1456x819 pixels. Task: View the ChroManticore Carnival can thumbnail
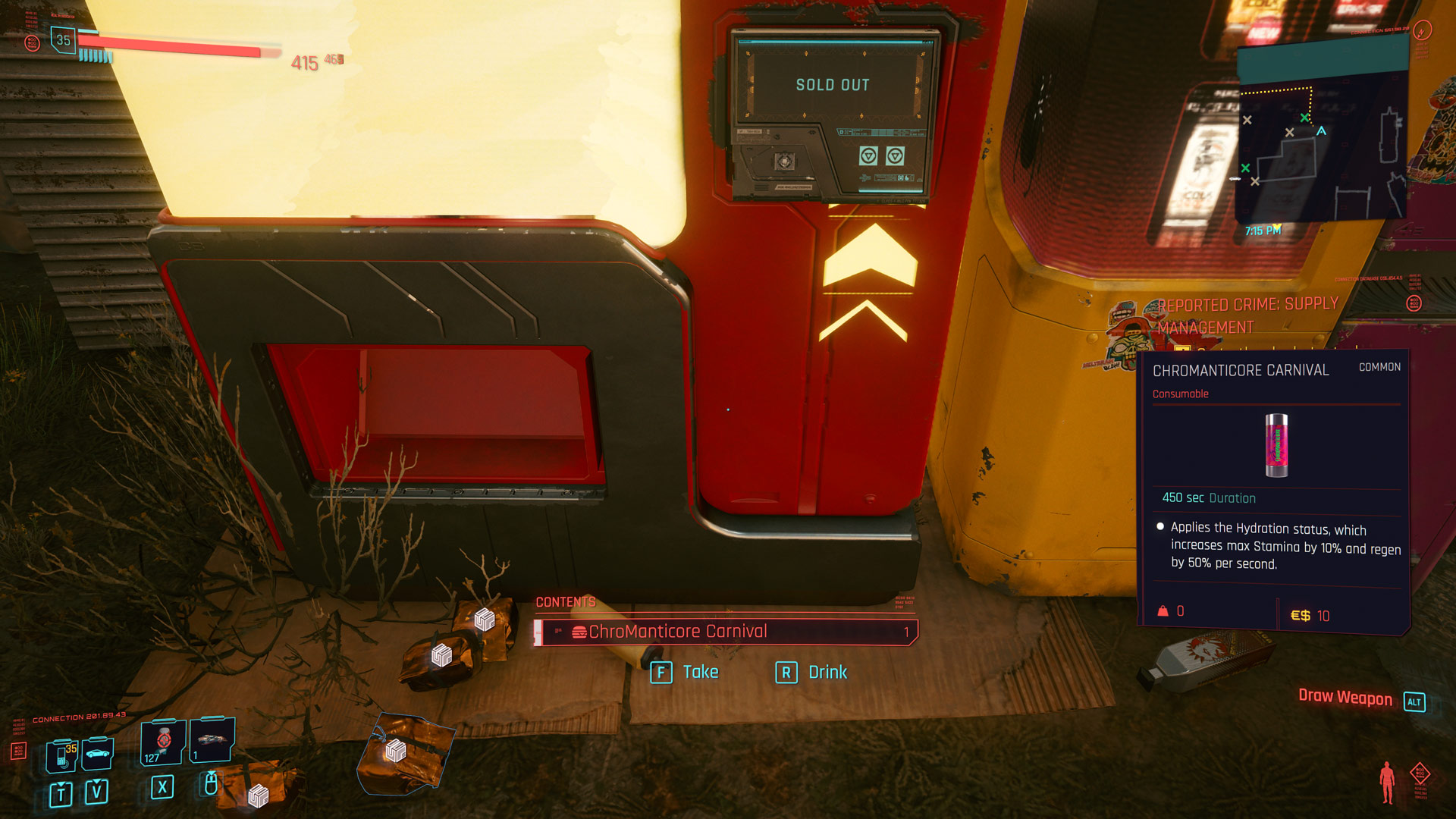tap(1276, 445)
